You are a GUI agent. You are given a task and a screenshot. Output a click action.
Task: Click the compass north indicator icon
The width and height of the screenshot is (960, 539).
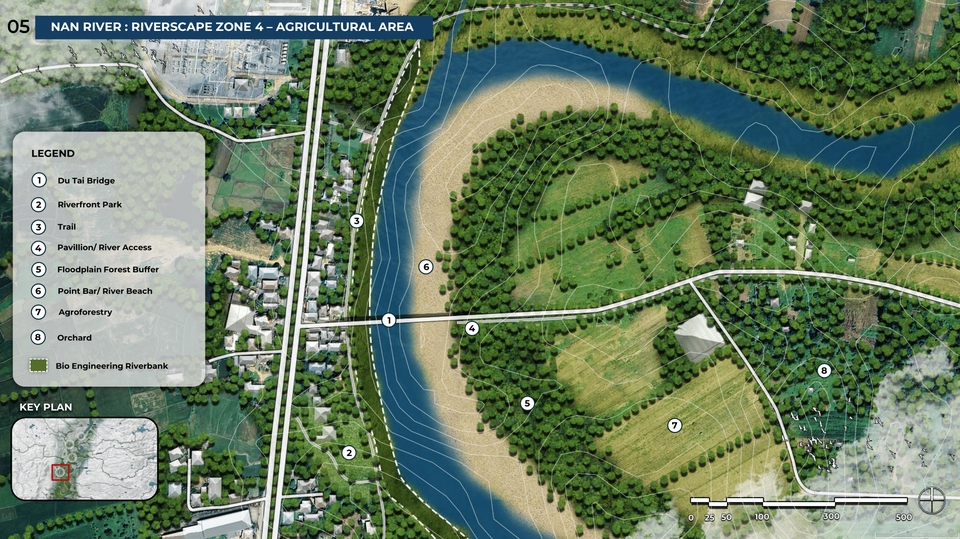point(931,497)
